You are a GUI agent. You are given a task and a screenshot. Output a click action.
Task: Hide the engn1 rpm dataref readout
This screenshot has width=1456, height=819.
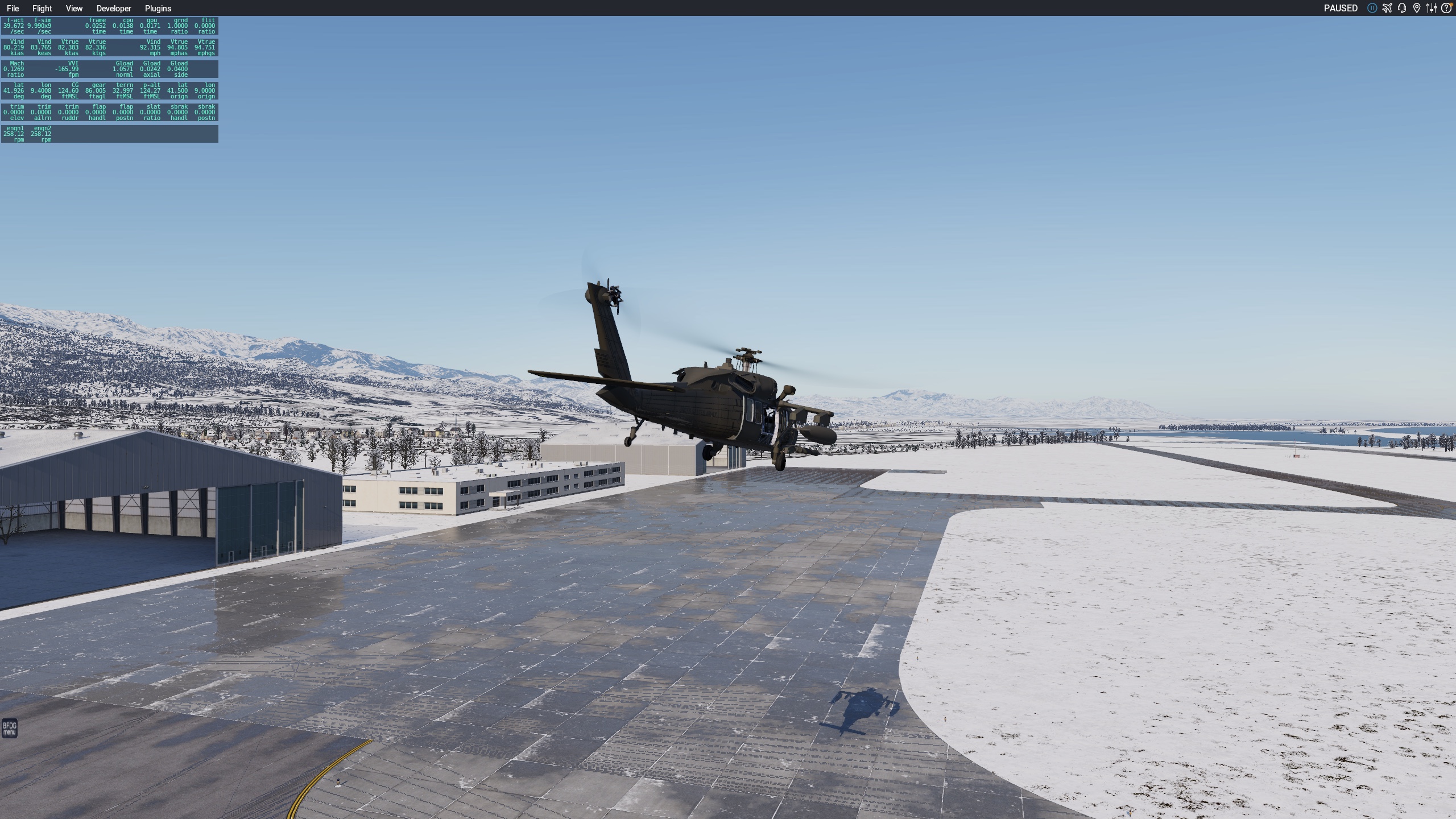(14, 134)
